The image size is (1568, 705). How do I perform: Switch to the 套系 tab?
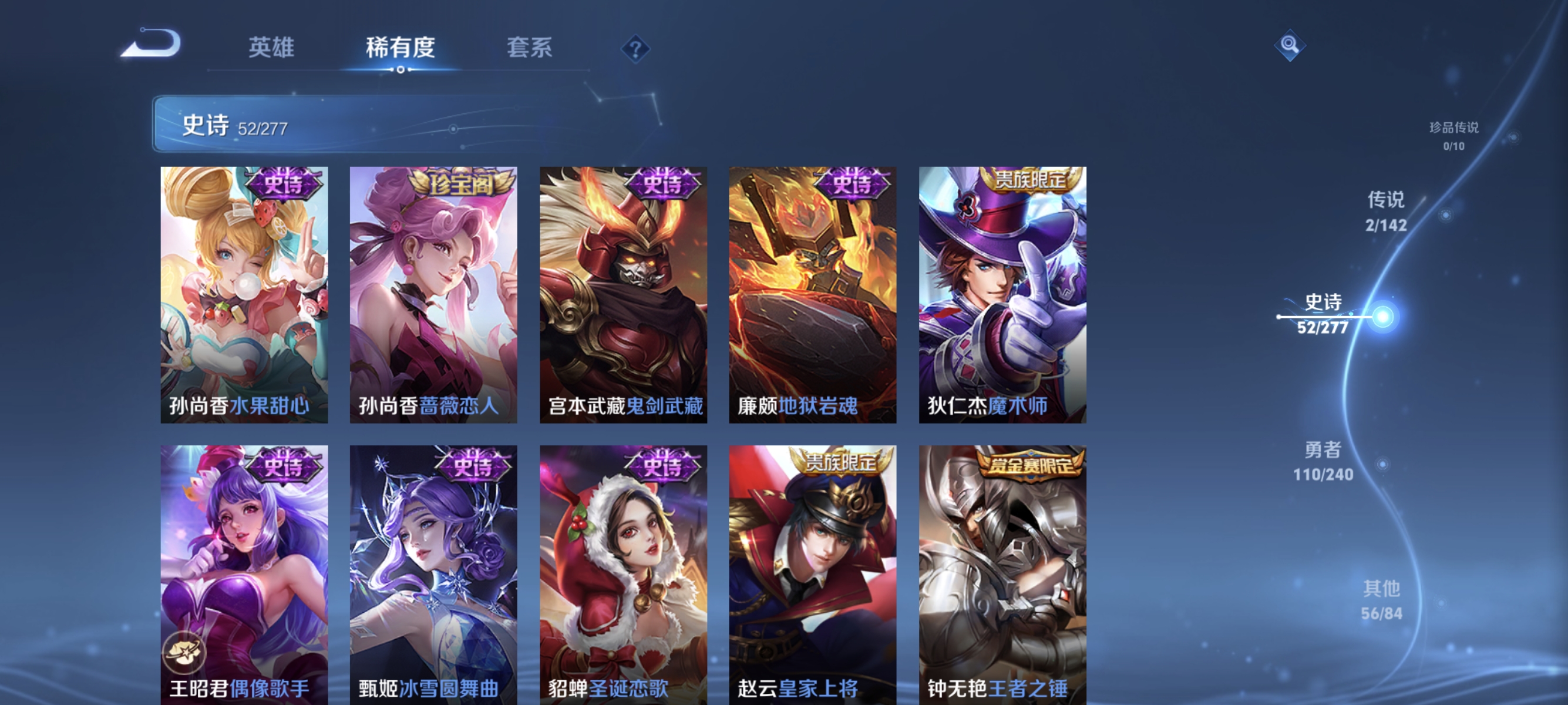pyautogui.click(x=530, y=49)
